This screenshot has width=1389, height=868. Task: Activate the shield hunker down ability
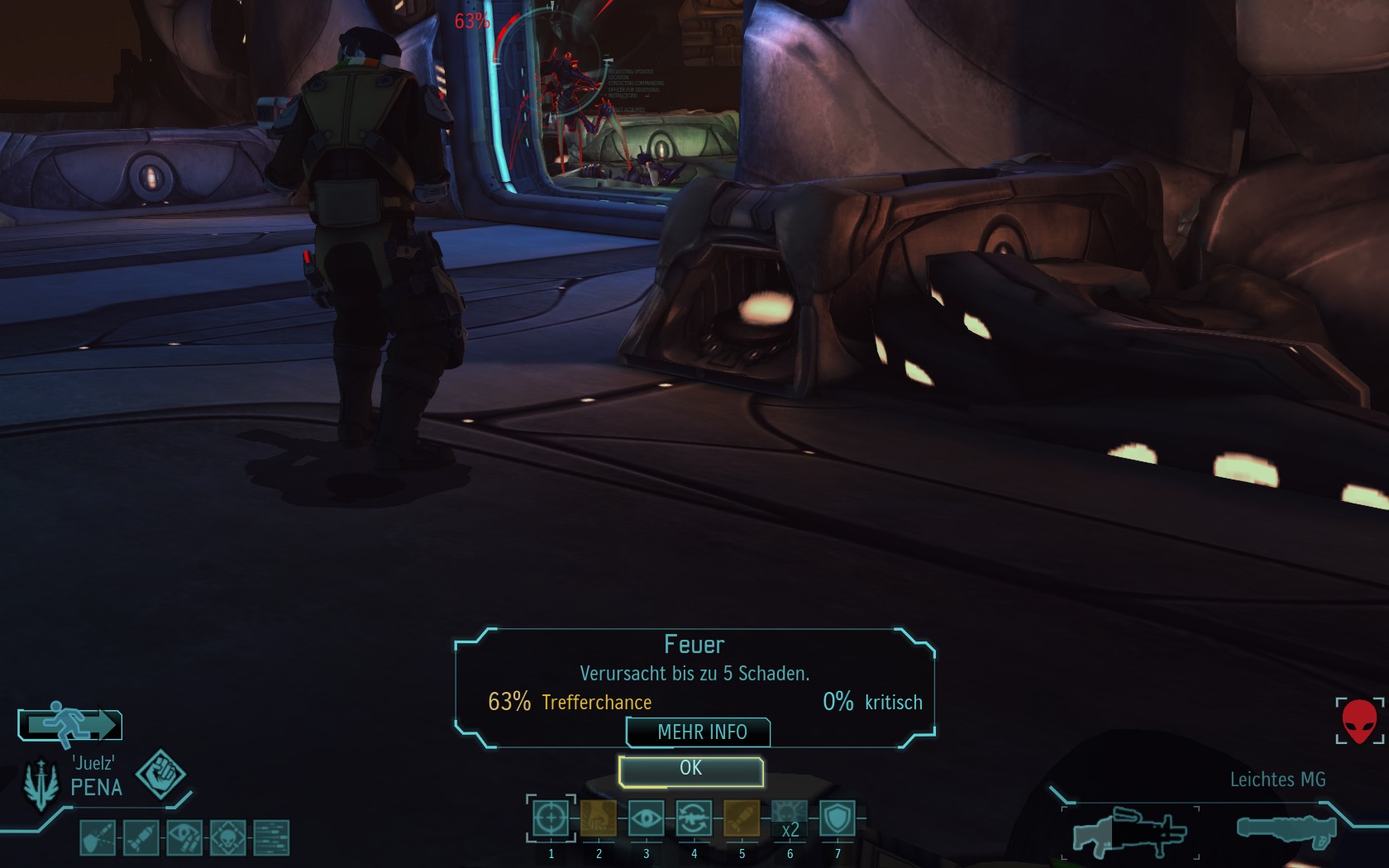tap(837, 818)
